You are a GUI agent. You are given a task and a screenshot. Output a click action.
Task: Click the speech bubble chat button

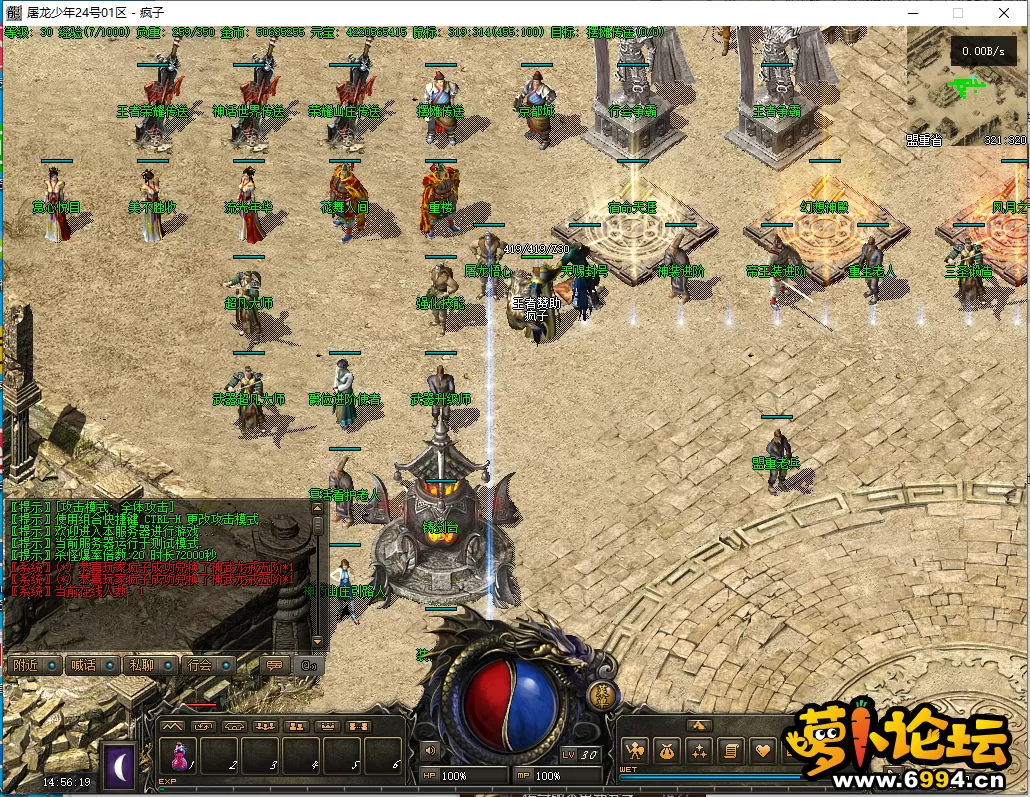pyautogui.click(x=273, y=665)
